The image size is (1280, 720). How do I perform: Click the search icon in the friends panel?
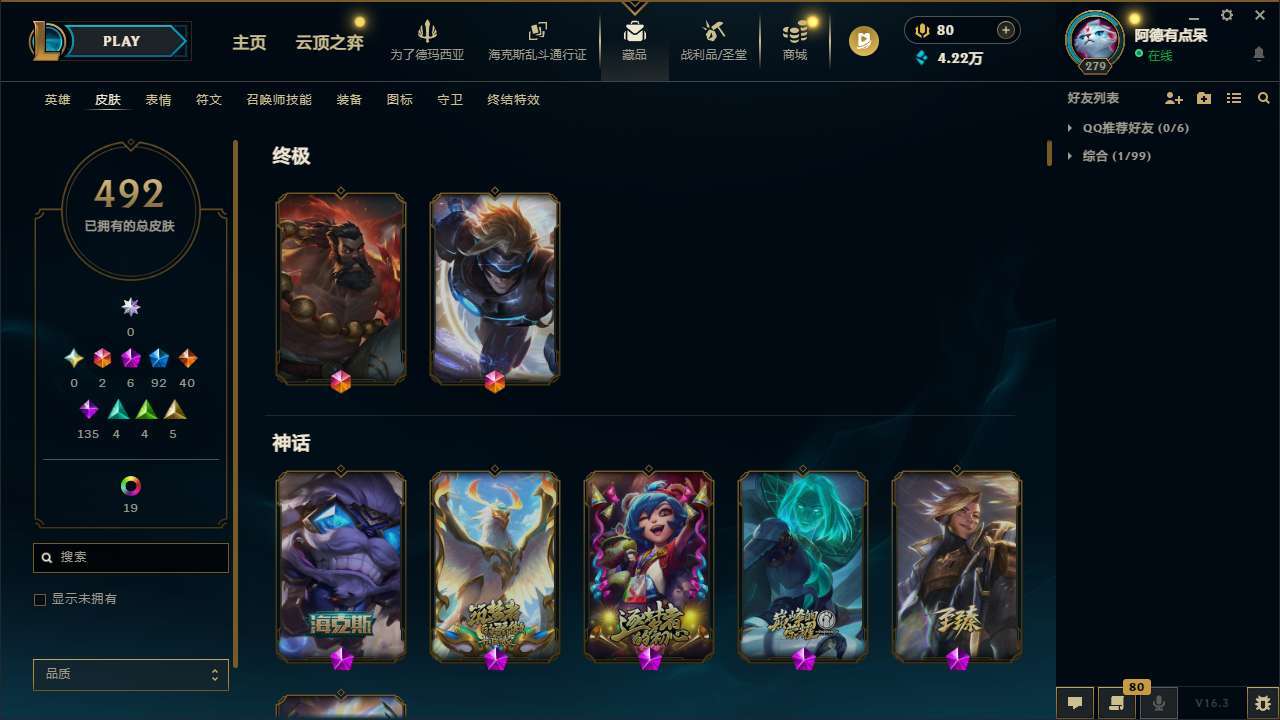[1264, 98]
